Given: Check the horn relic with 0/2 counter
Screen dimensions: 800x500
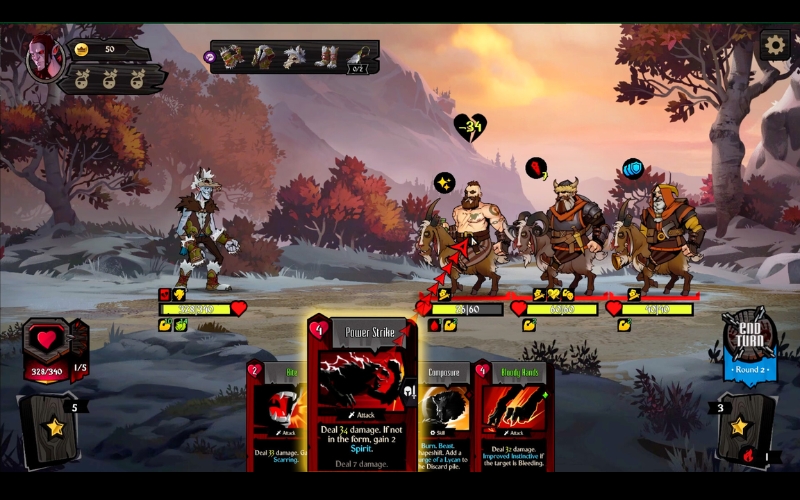Looking at the screenshot, I should pos(359,58).
